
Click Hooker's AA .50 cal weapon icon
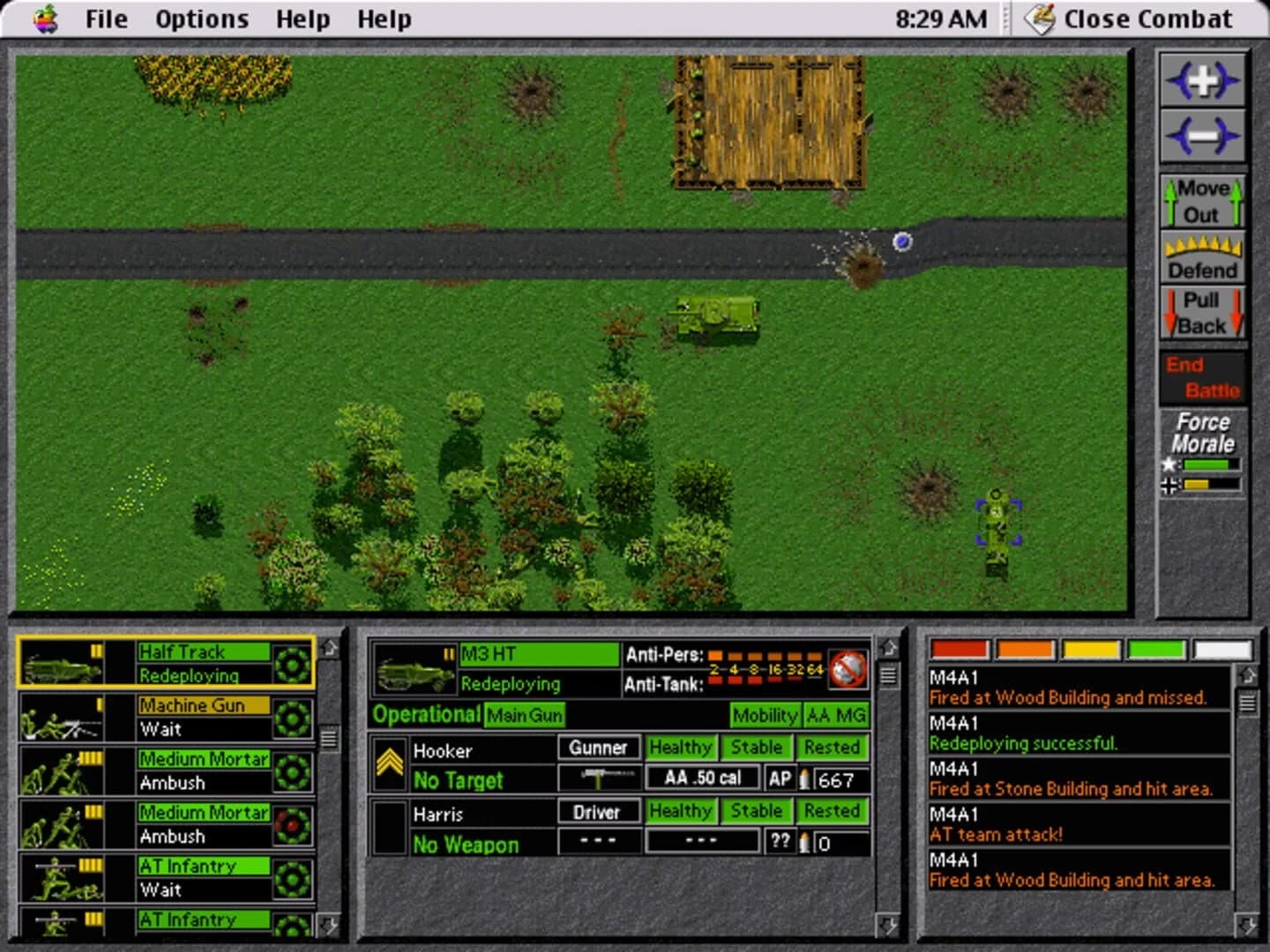pos(600,778)
